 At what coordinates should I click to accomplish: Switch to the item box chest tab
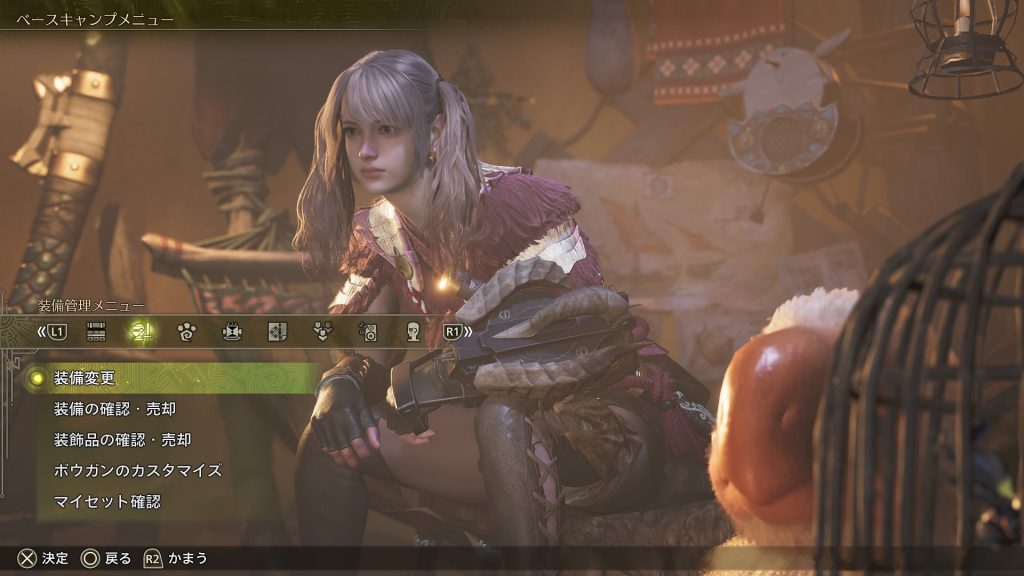coord(96,332)
